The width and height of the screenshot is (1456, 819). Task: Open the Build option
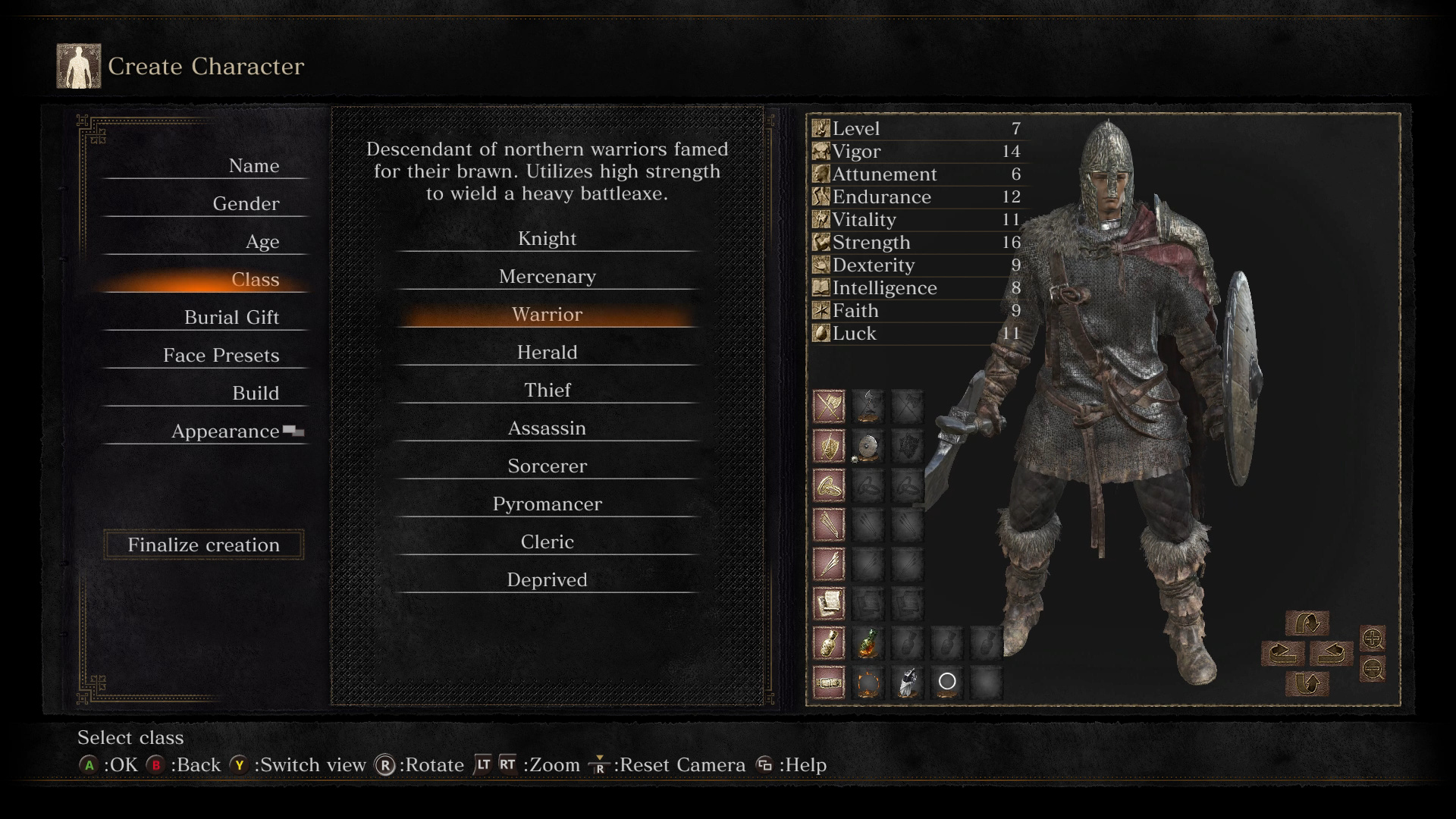tap(256, 394)
